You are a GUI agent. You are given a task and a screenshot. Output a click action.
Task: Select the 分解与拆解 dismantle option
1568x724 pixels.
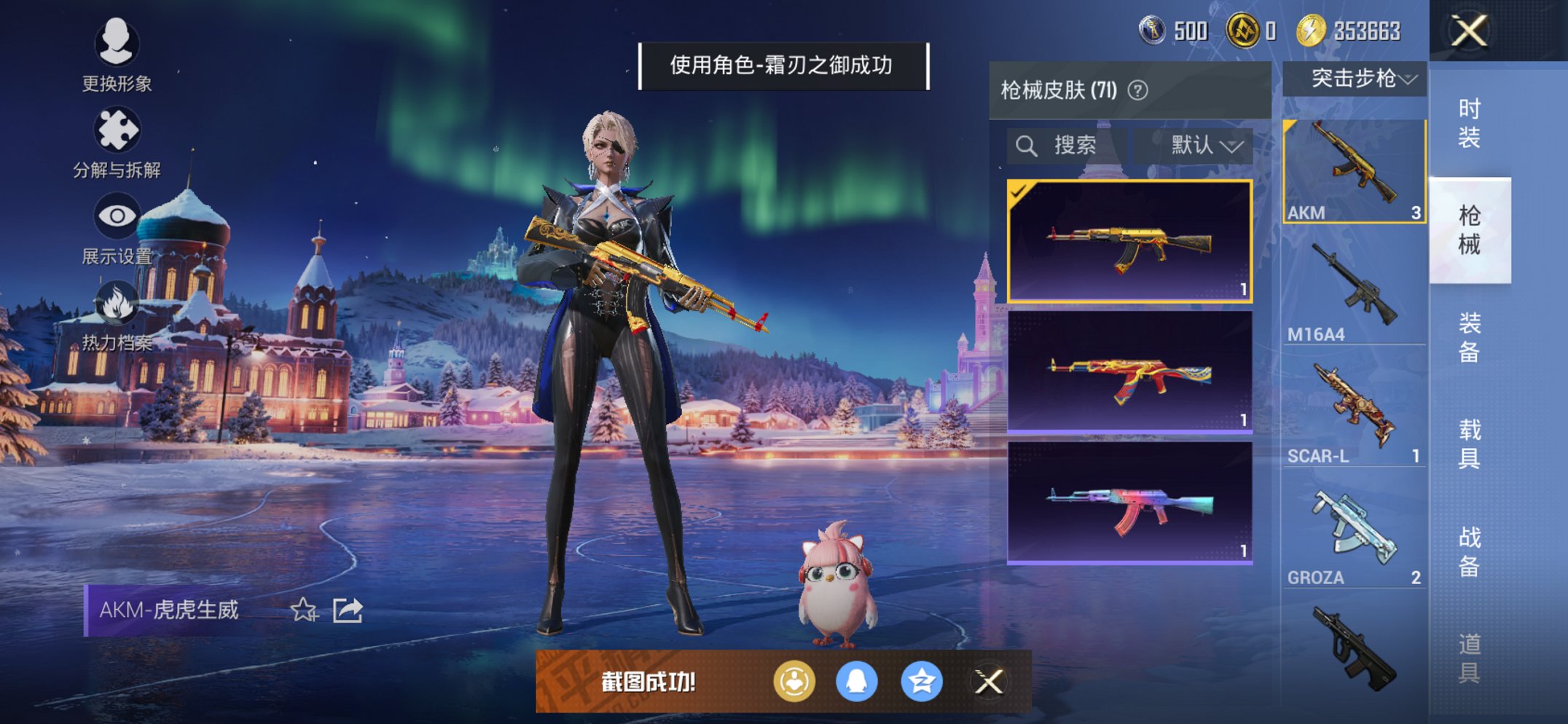pos(117,138)
